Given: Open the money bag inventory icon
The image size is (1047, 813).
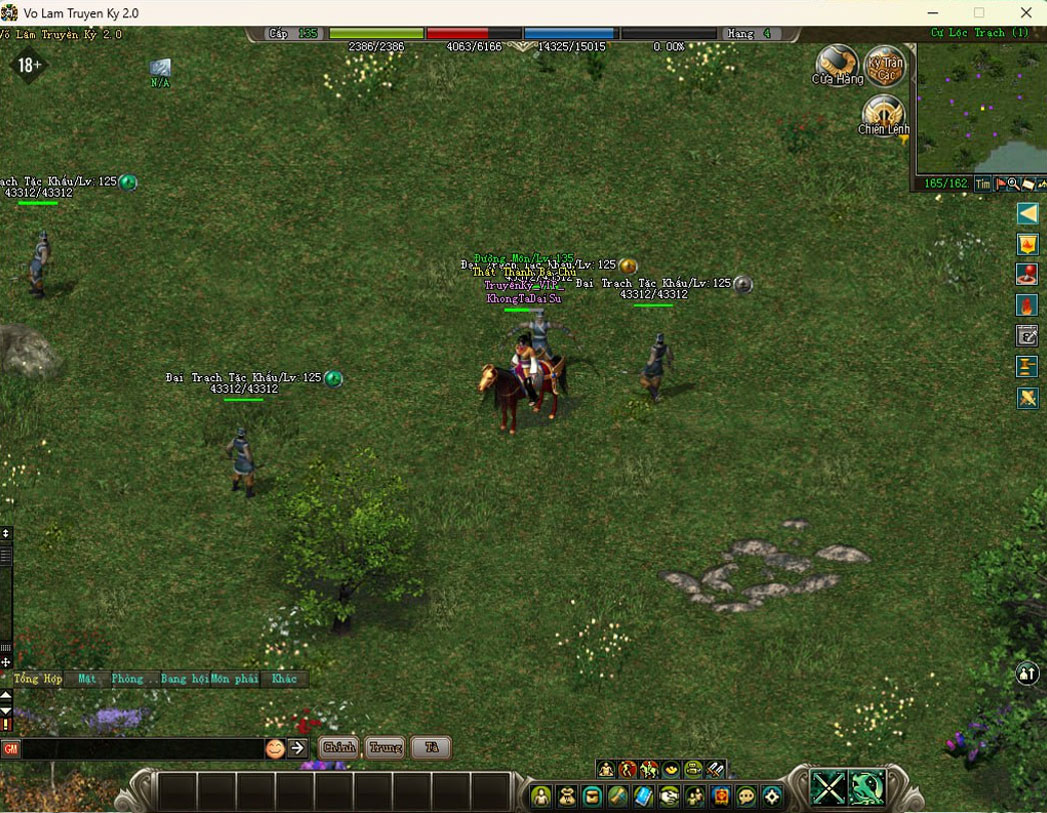Looking at the screenshot, I should coord(567,796).
